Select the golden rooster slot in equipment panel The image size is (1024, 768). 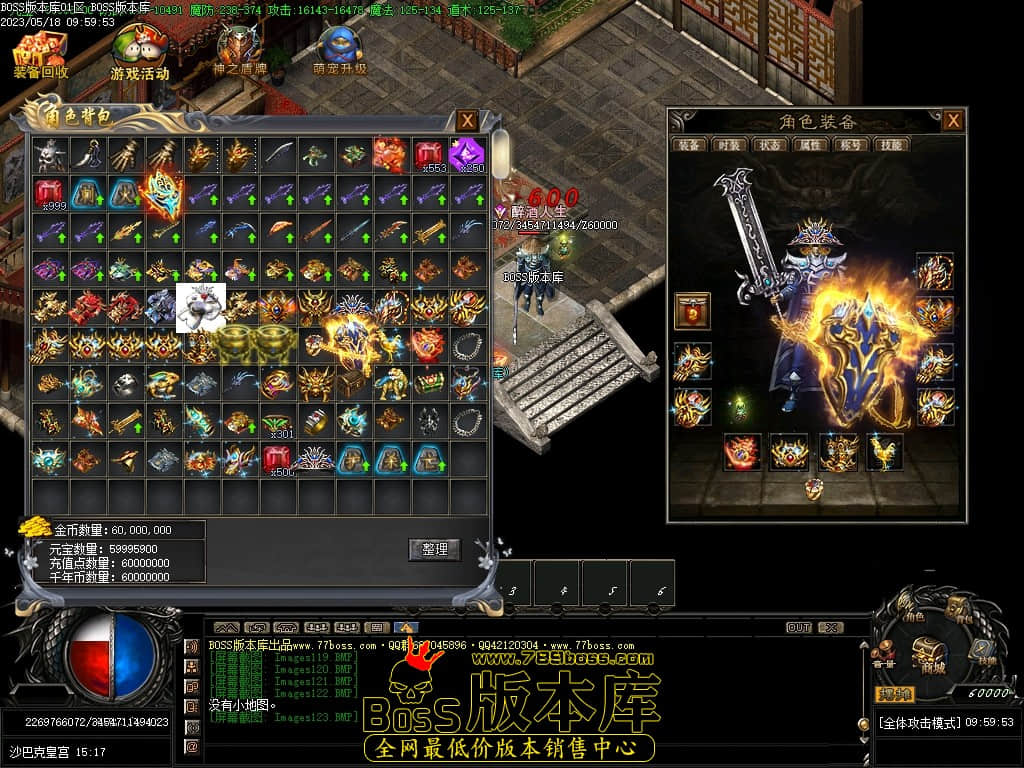884,452
